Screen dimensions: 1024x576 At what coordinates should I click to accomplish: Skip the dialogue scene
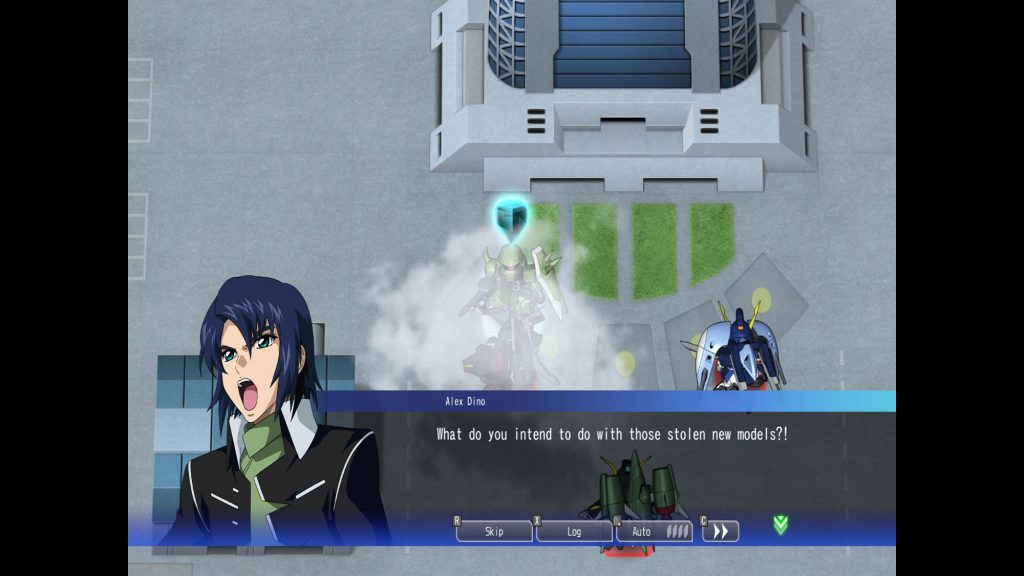click(494, 531)
